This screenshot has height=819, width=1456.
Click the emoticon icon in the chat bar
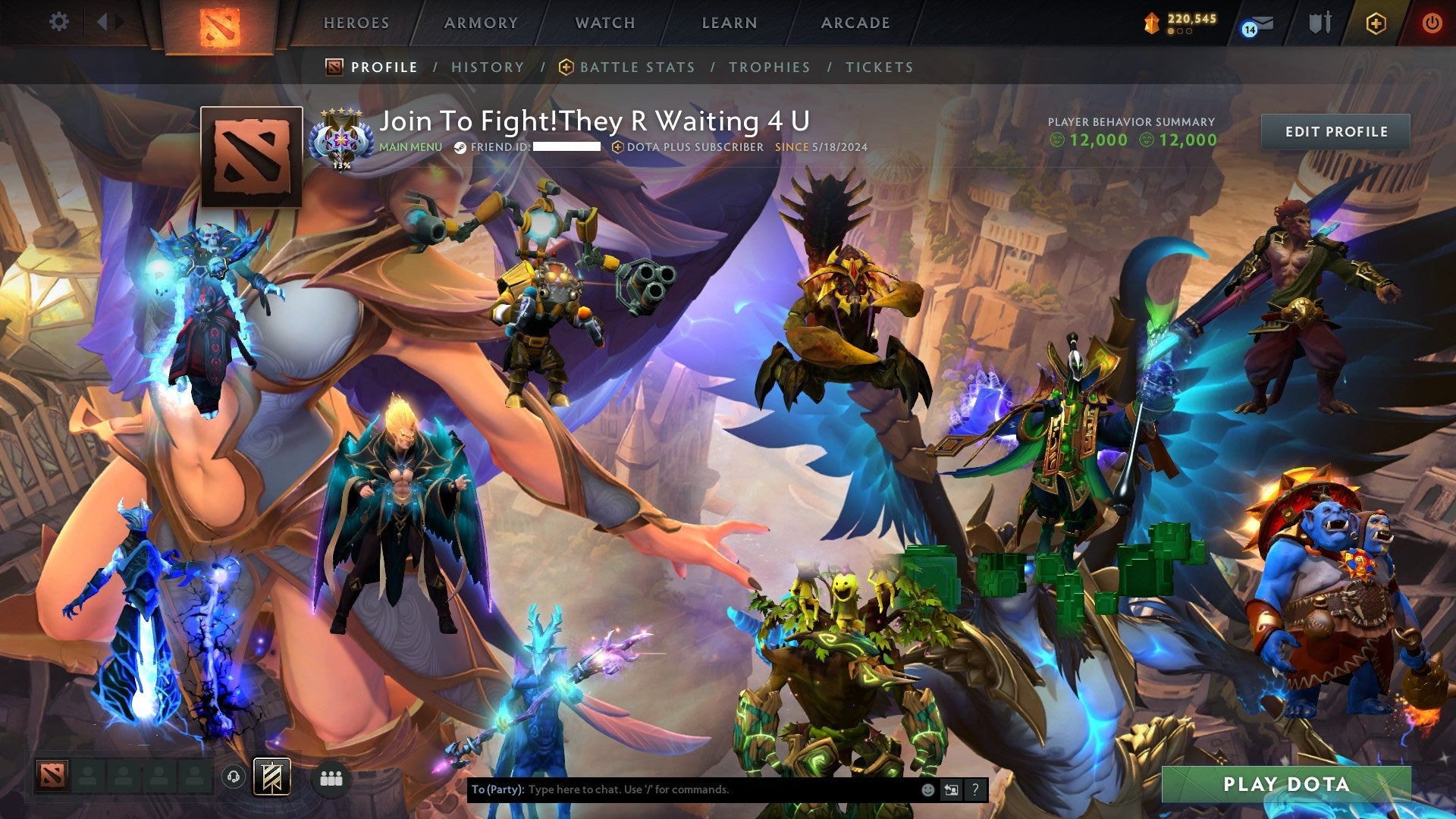tap(927, 789)
